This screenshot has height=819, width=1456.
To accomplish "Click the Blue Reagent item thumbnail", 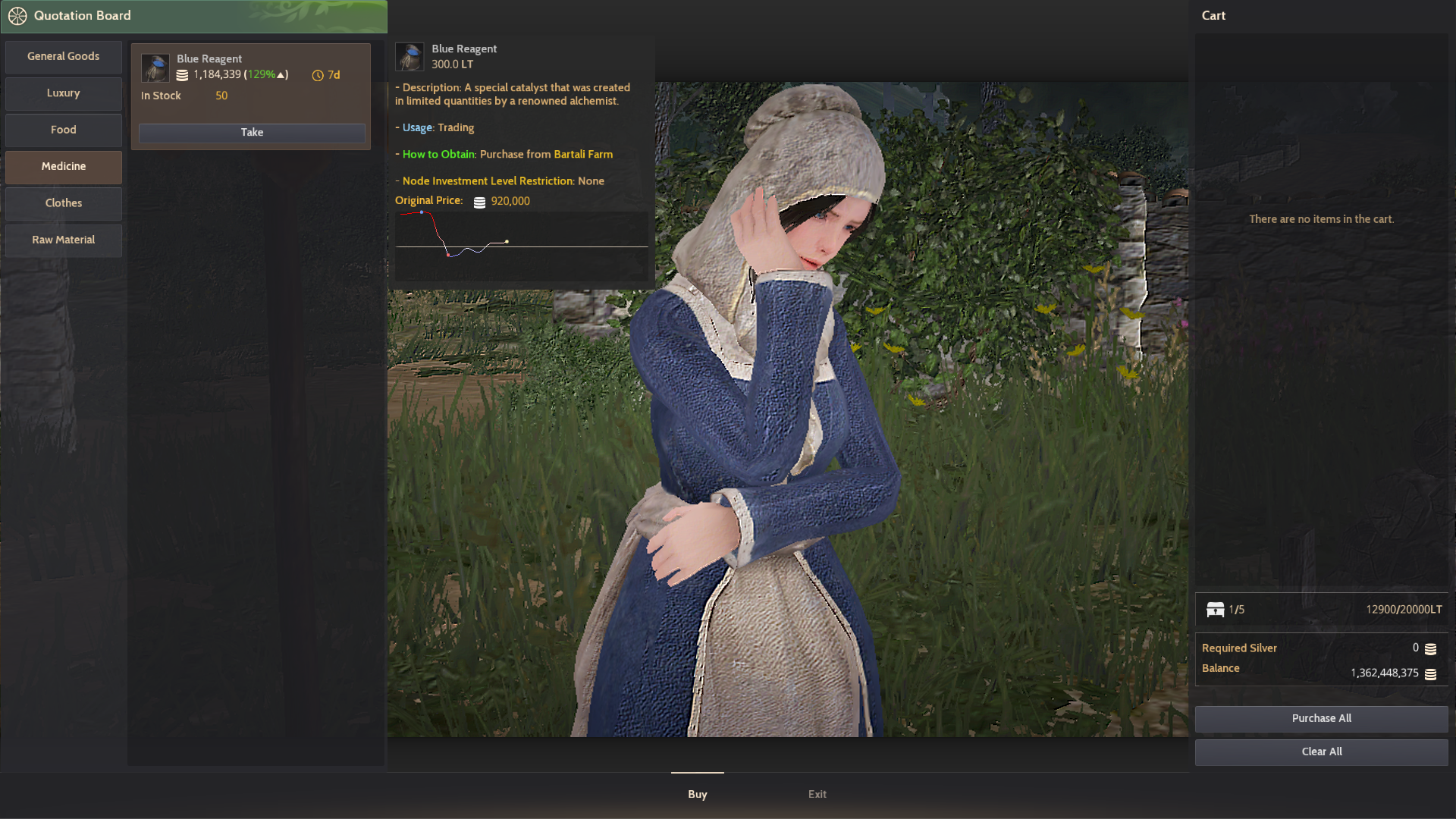I will click(x=155, y=68).
